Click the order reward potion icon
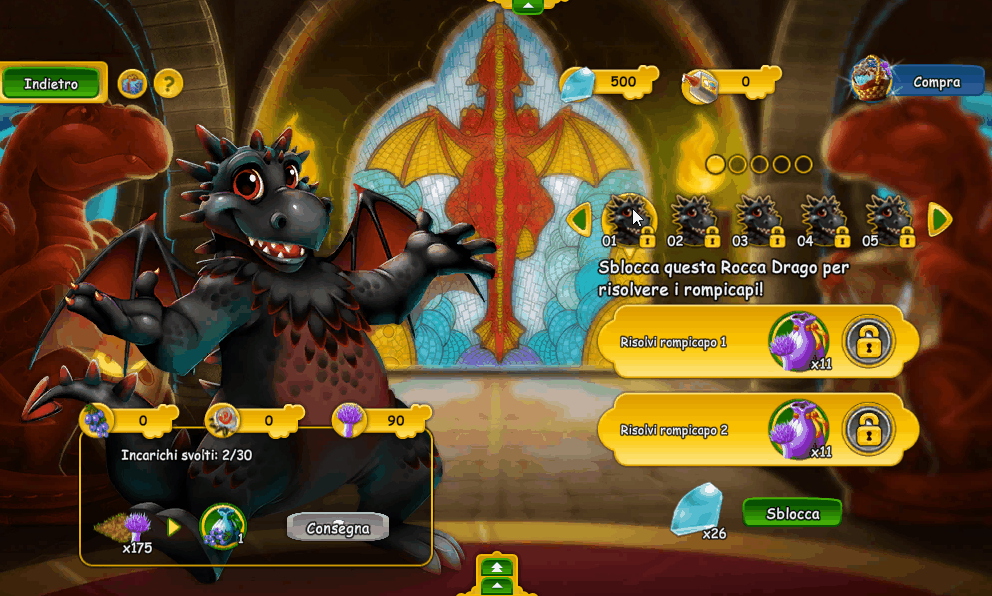 pos(222,526)
